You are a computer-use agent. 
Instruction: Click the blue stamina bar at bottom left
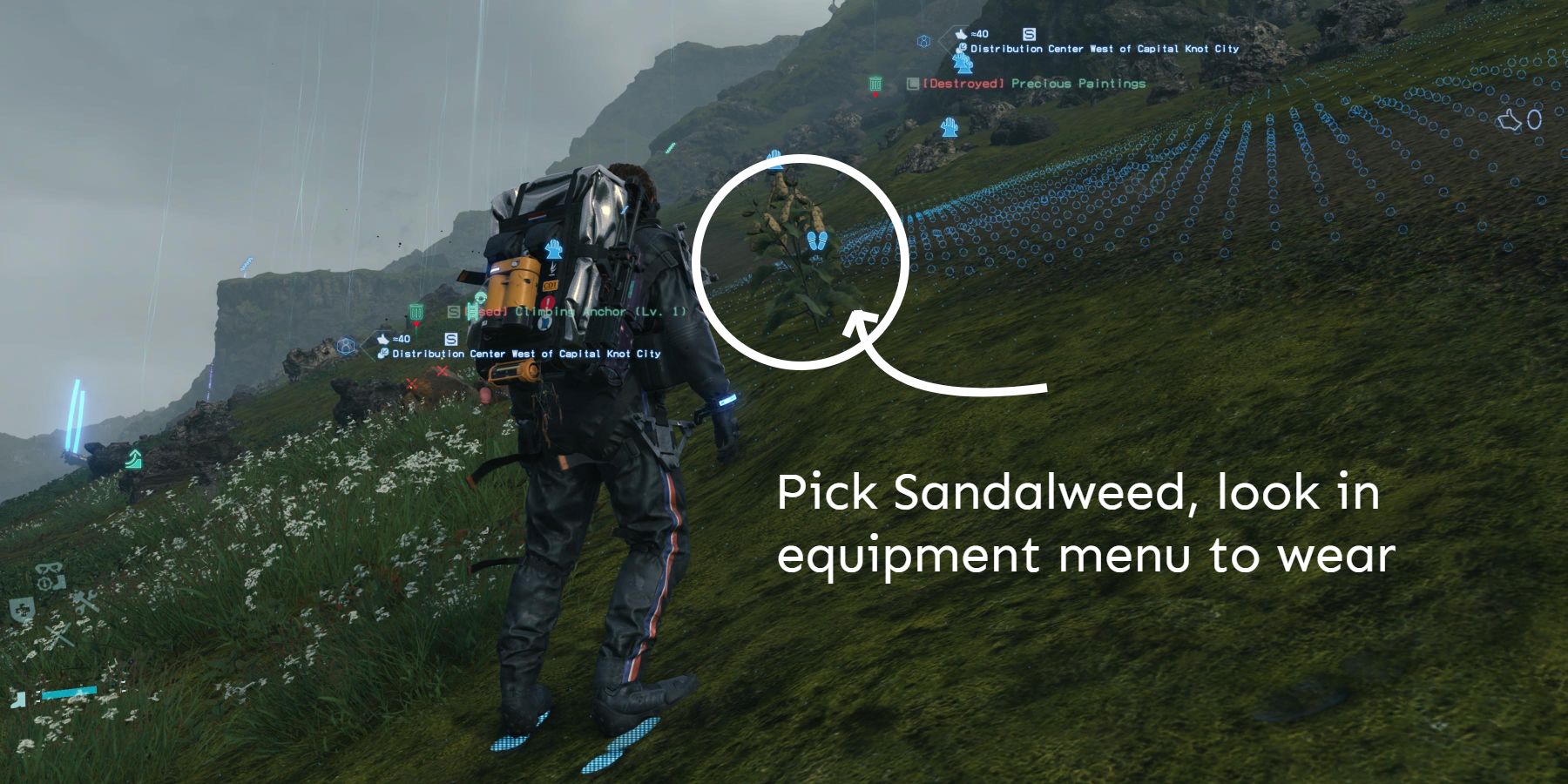70,691
